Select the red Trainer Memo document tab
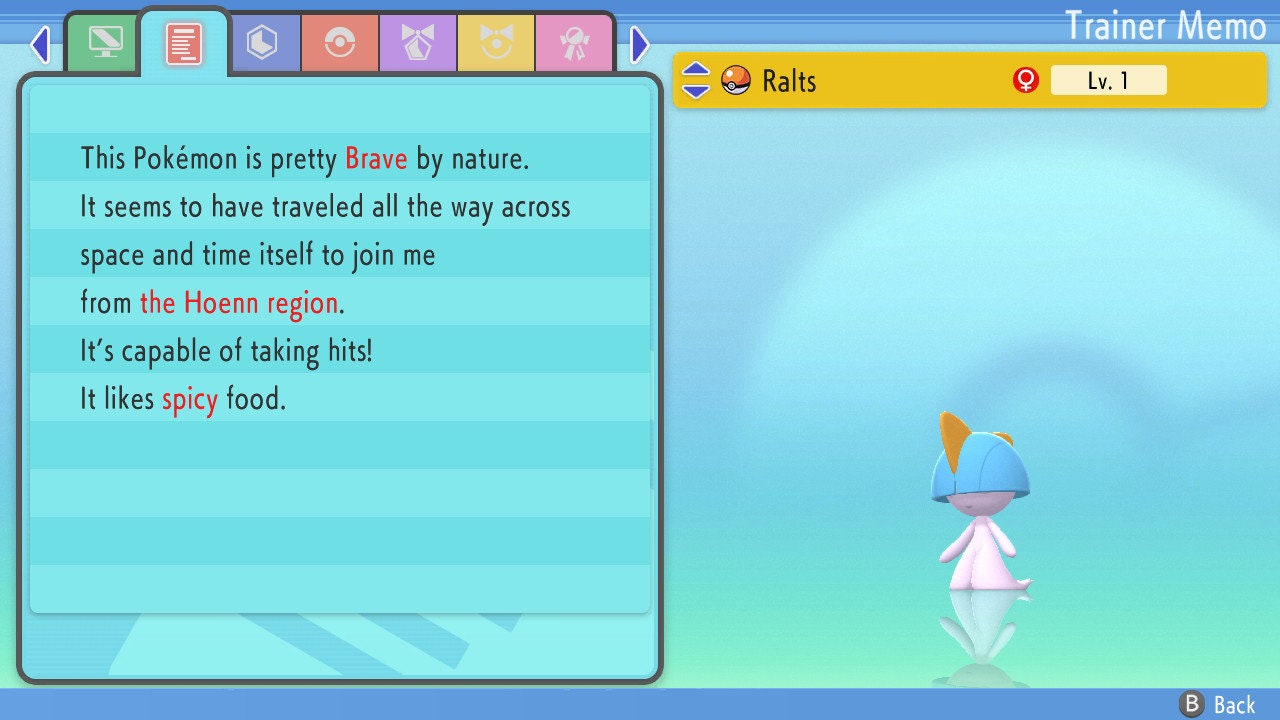1280x720 pixels. point(184,43)
